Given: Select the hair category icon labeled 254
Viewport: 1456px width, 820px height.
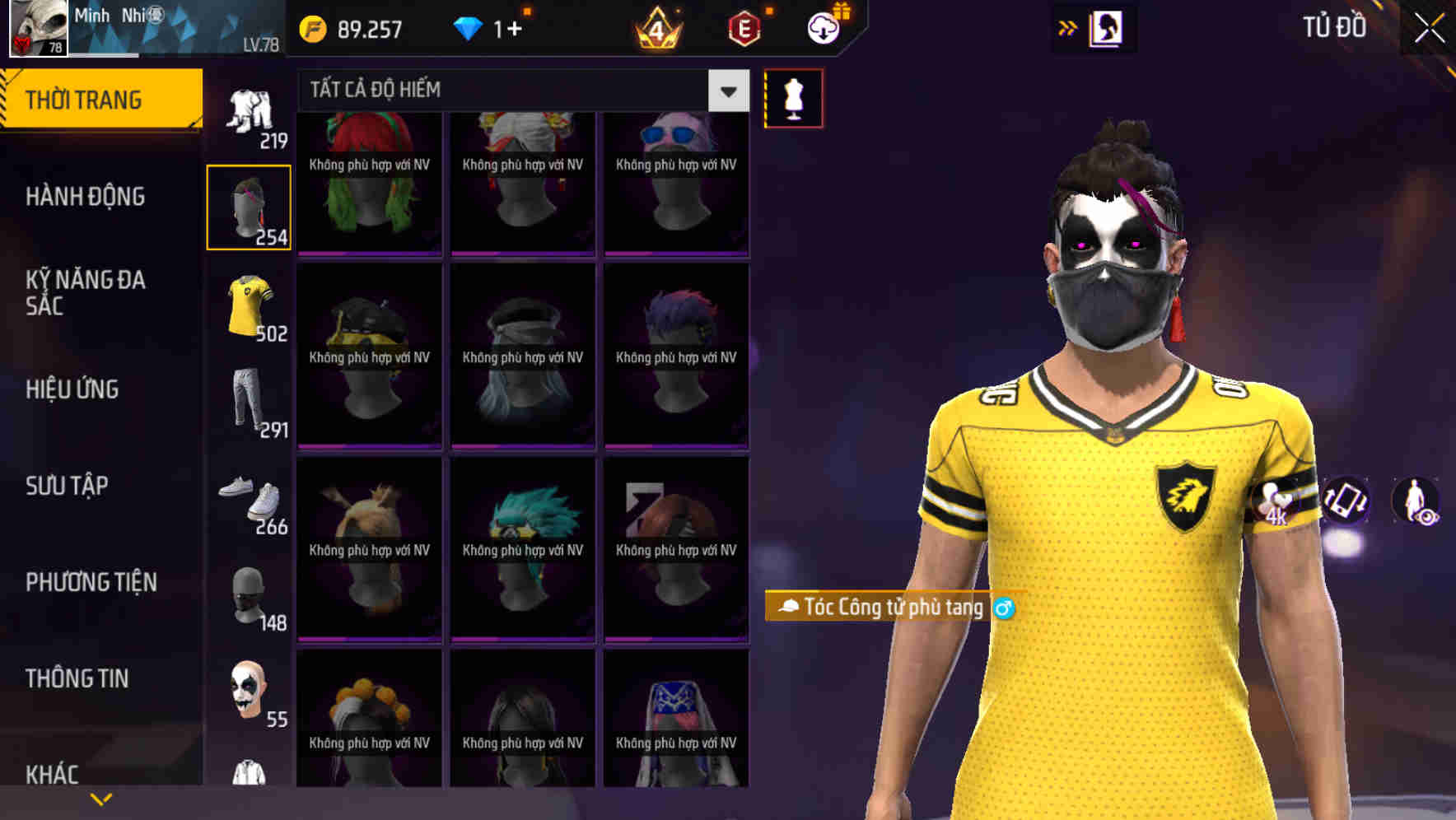Looking at the screenshot, I should tap(248, 206).
